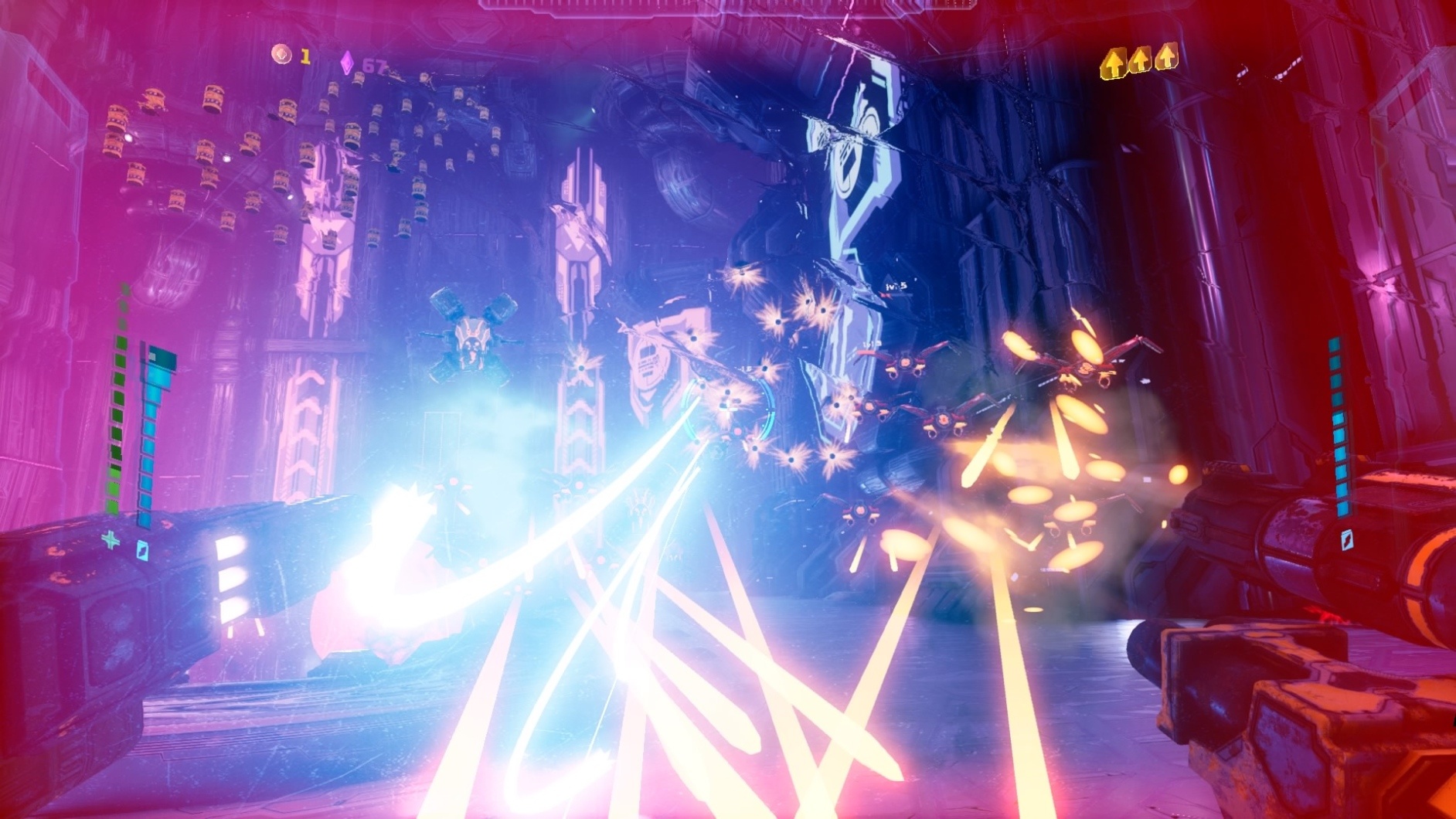Click the gold coin currency icon
The width and height of the screenshot is (1456, 819).
[282, 55]
